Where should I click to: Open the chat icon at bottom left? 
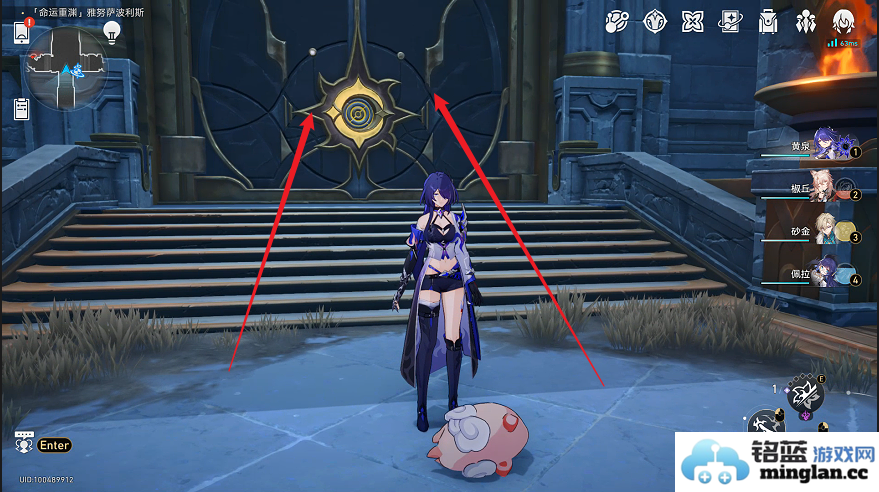22,444
